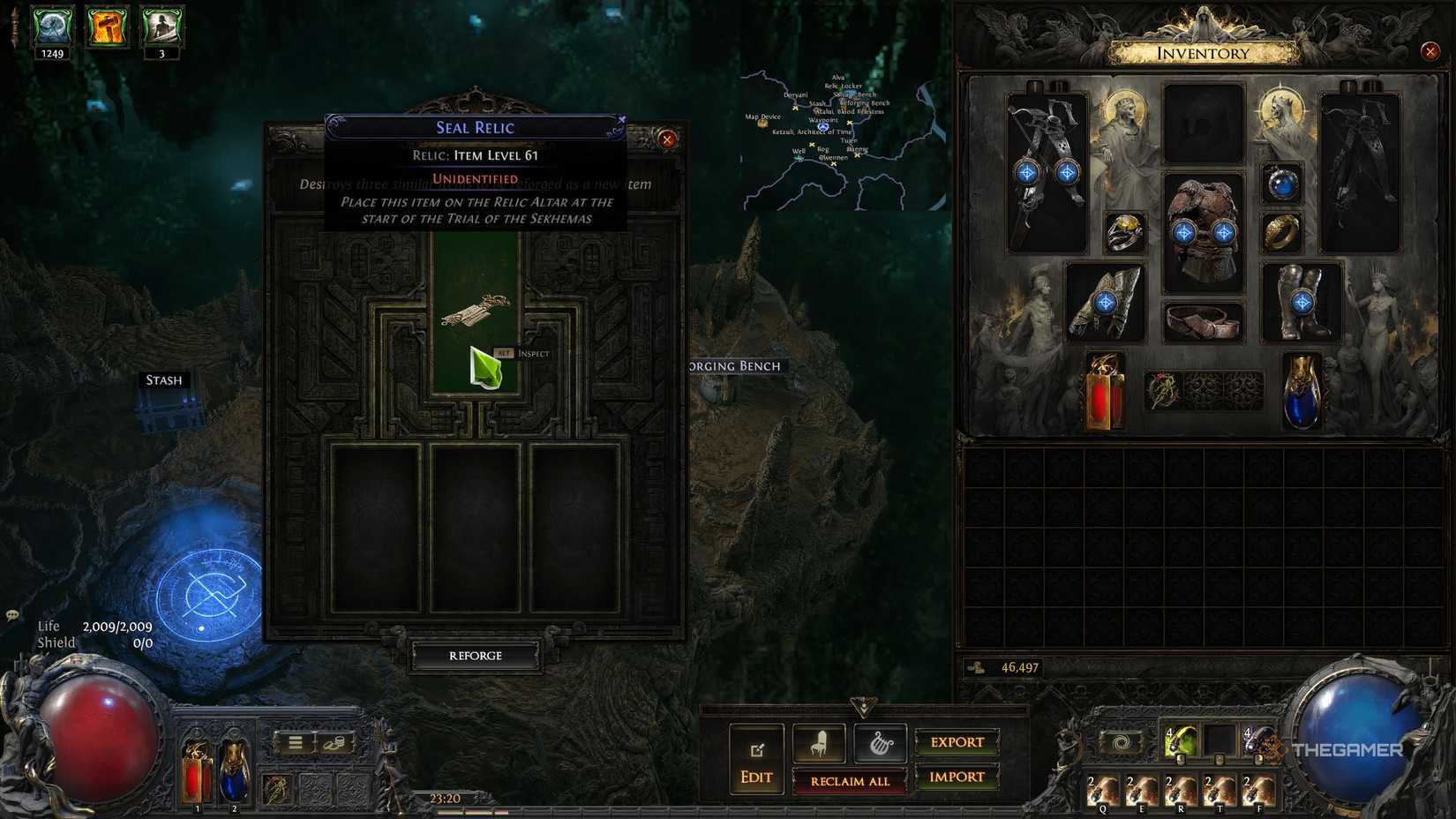This screenshot has width=1456, height=819.
Task: Click the pencil Edit decoration icon
Action: pos(755,749)
